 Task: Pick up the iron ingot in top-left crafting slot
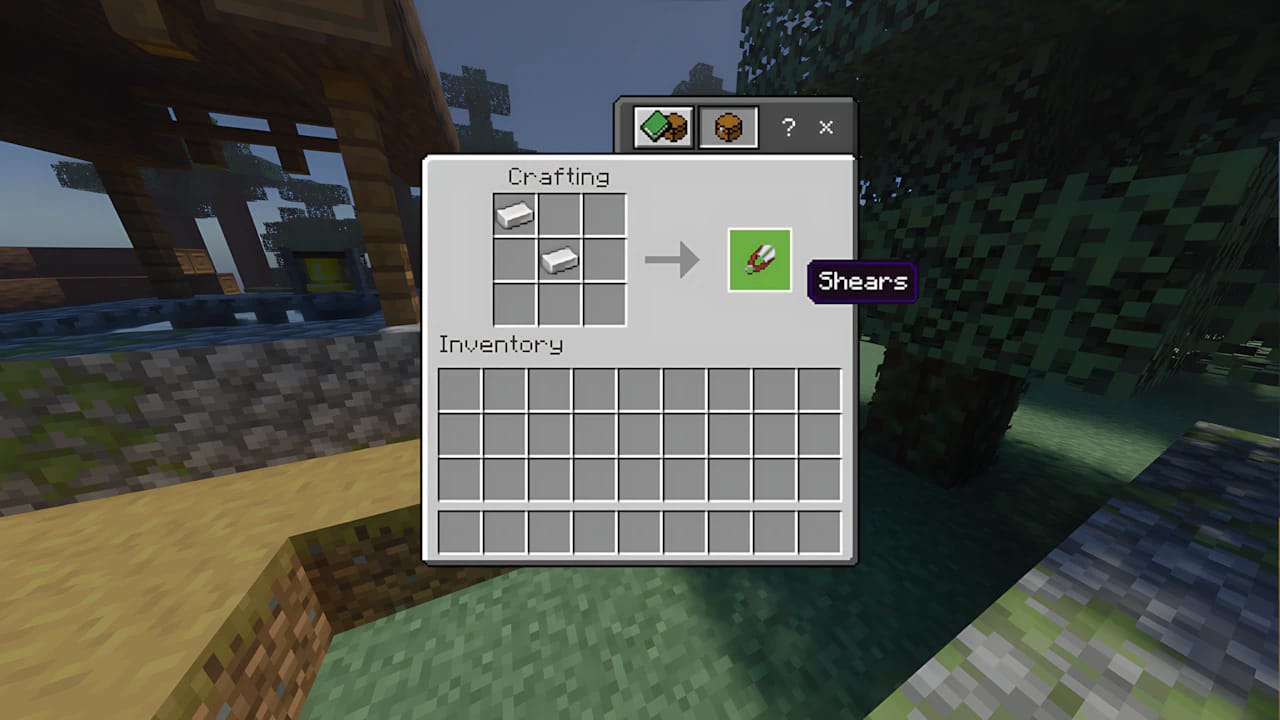514,213
